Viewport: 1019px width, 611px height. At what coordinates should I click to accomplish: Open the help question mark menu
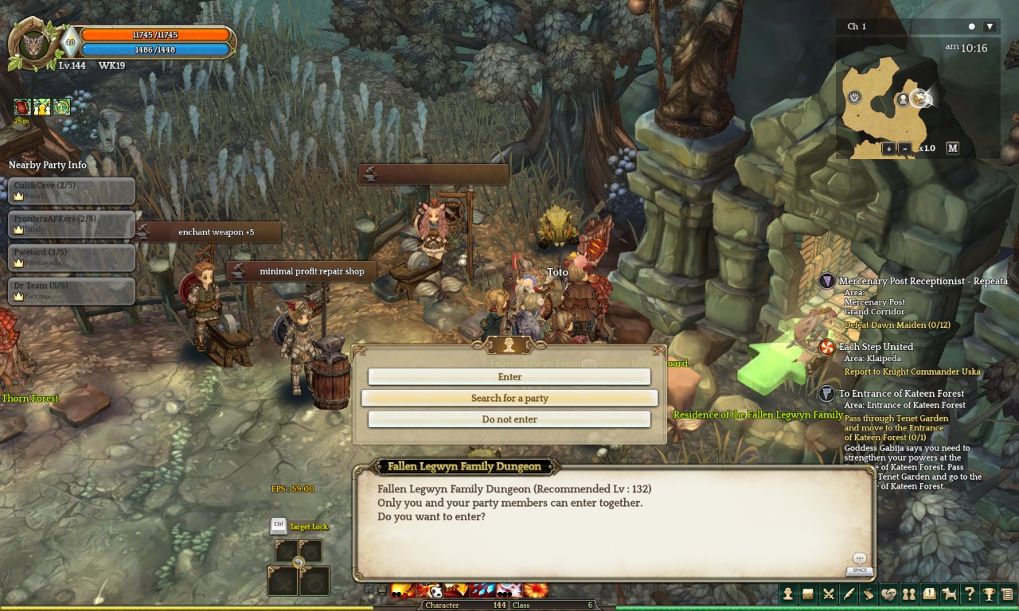(x=968, y=595)
